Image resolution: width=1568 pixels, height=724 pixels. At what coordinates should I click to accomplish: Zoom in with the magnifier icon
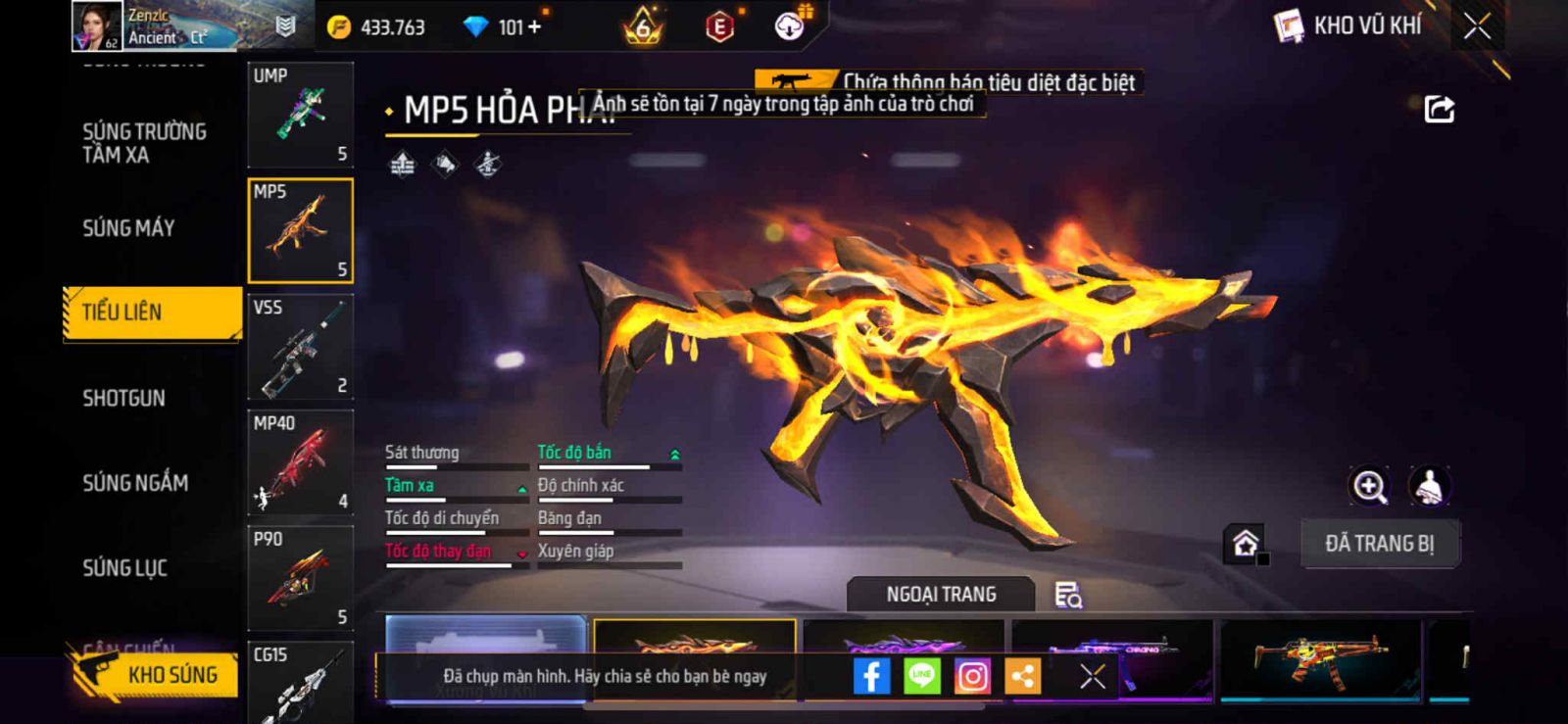tap(1369, 486)
